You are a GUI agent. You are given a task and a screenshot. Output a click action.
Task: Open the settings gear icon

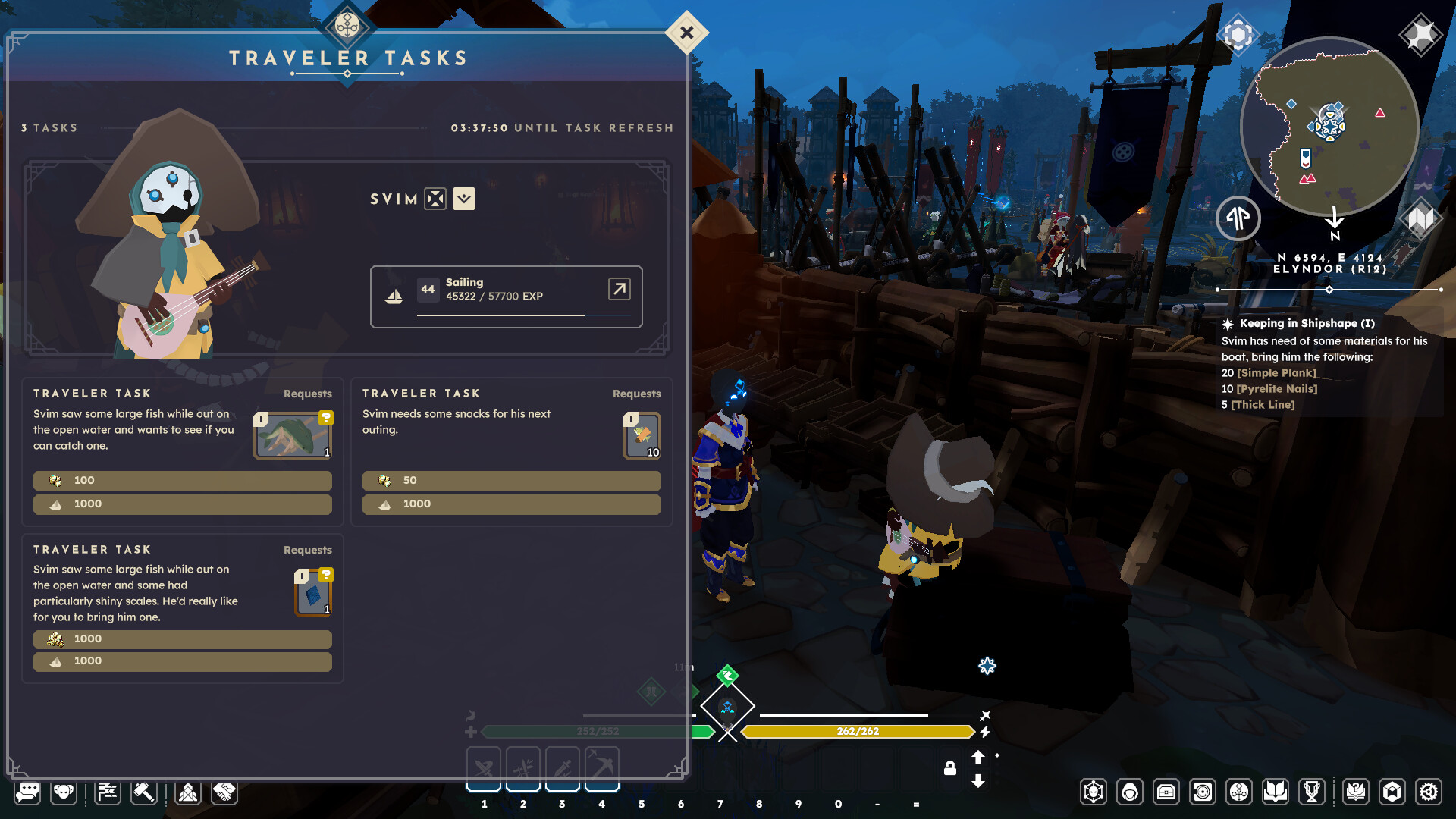pos(1429,792)
